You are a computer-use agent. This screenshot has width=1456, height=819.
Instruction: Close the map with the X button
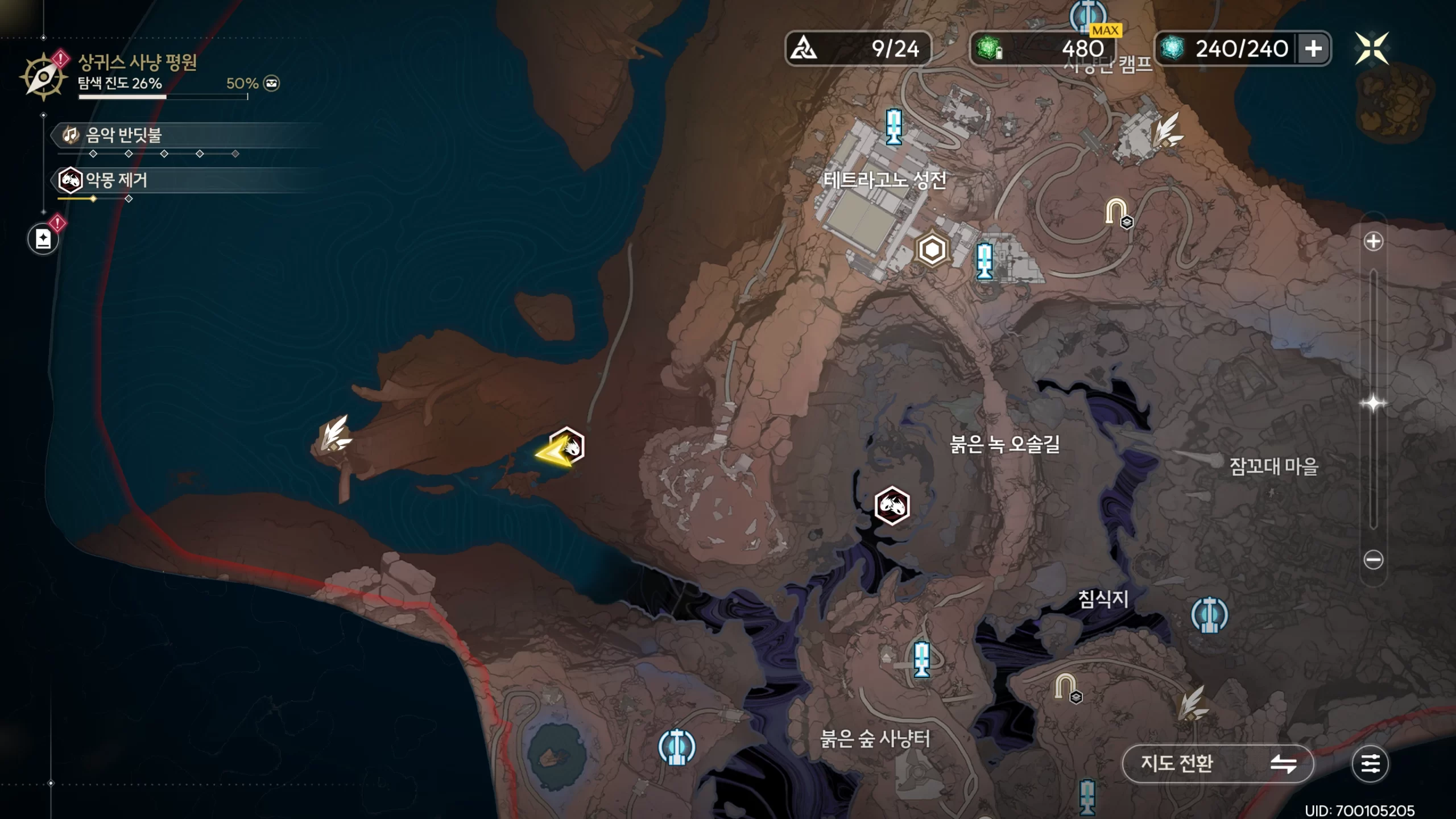[1371, 48]
